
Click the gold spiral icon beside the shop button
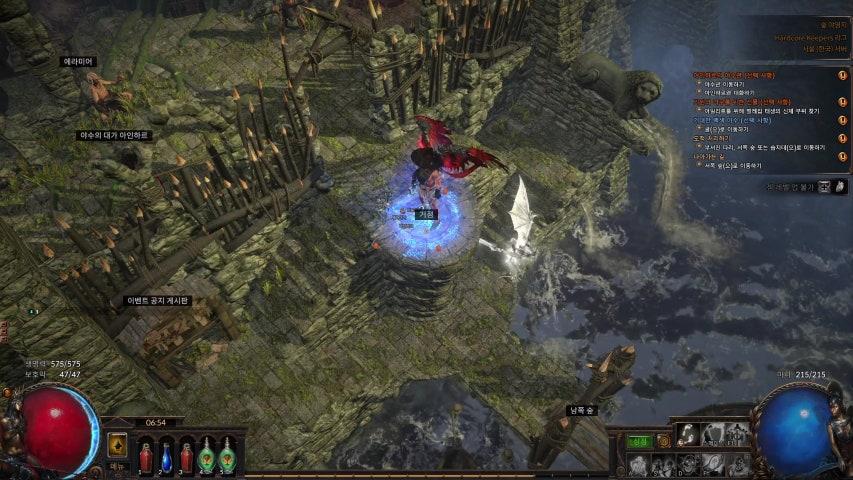click(x=663, y=441)
